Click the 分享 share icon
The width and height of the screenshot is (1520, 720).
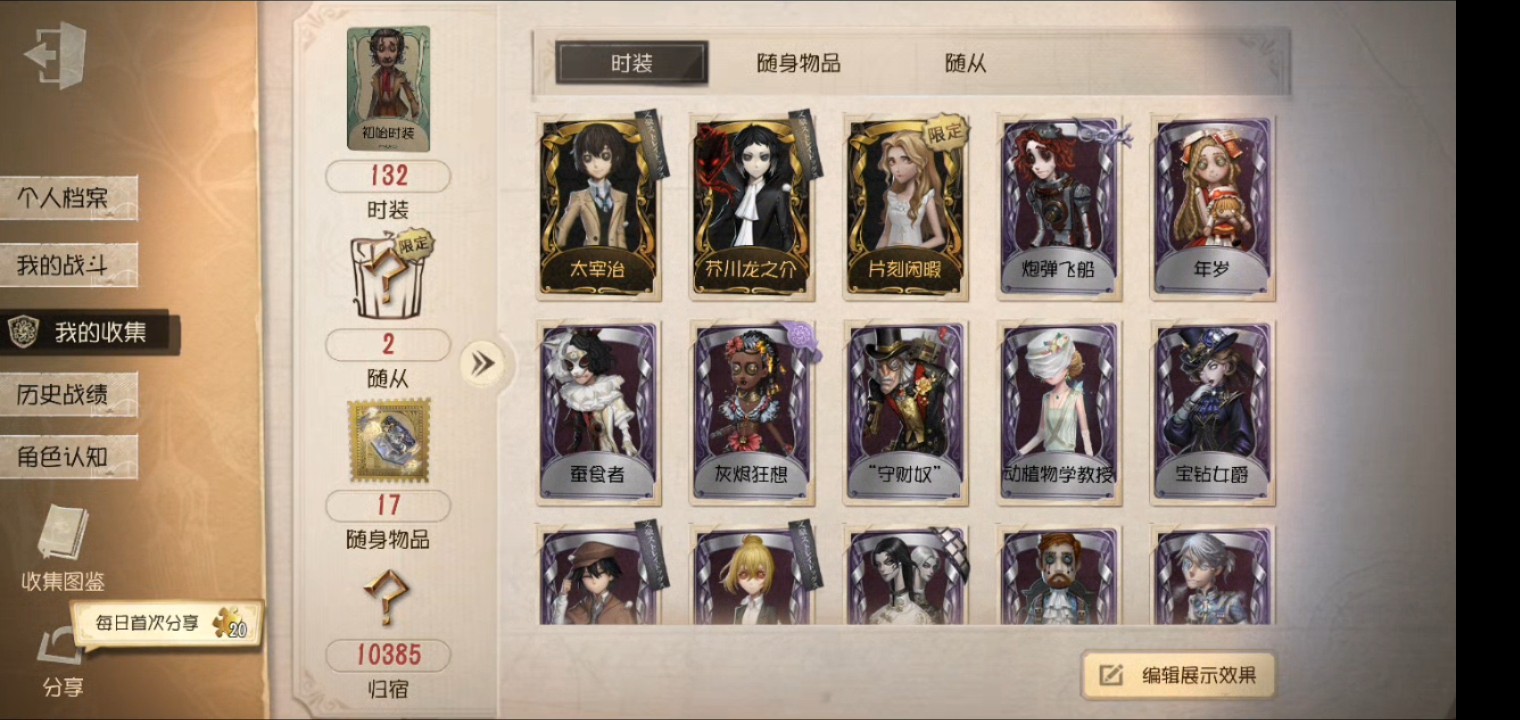(60, 660)
